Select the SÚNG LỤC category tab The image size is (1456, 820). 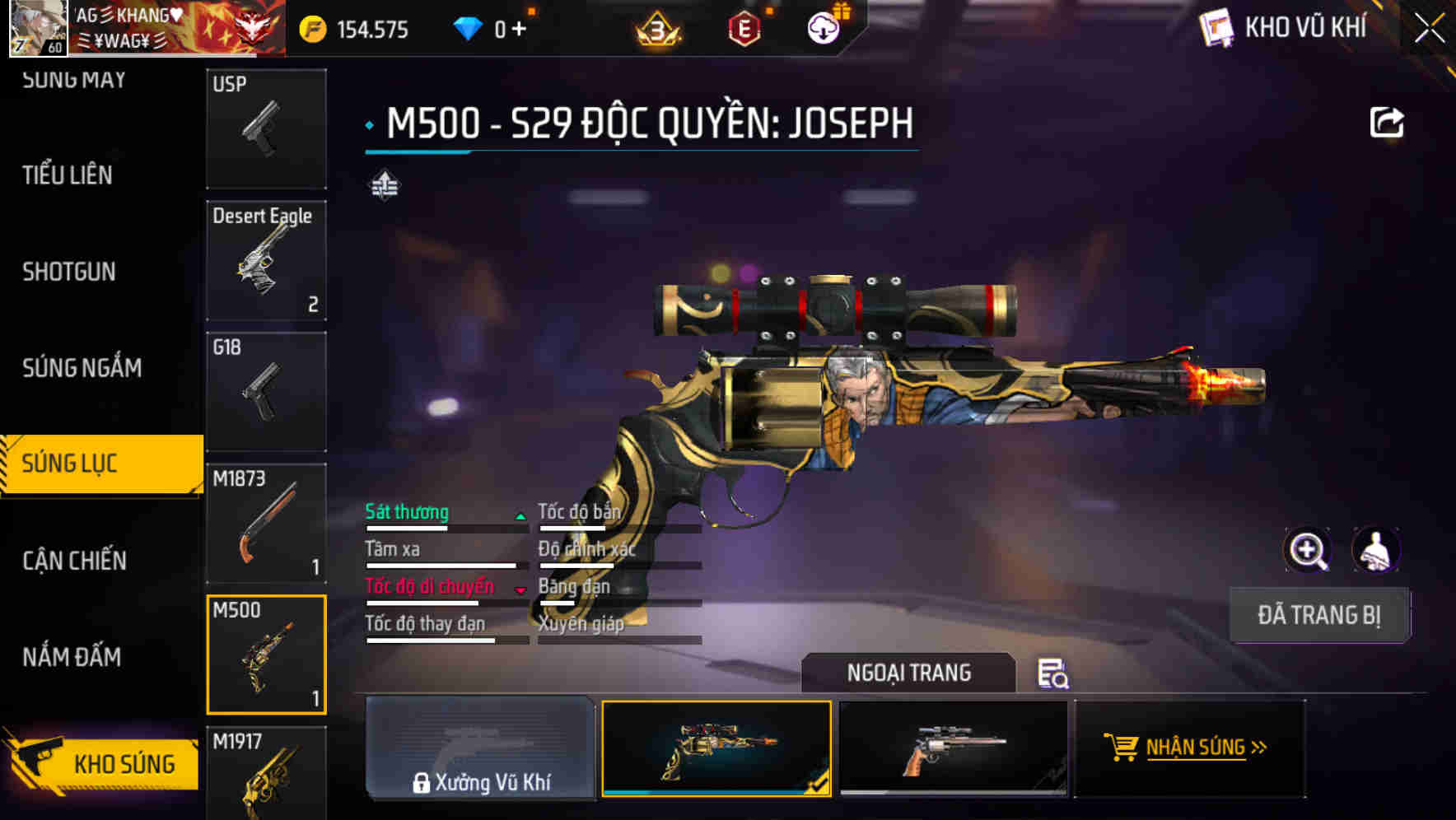coord(78,463)
